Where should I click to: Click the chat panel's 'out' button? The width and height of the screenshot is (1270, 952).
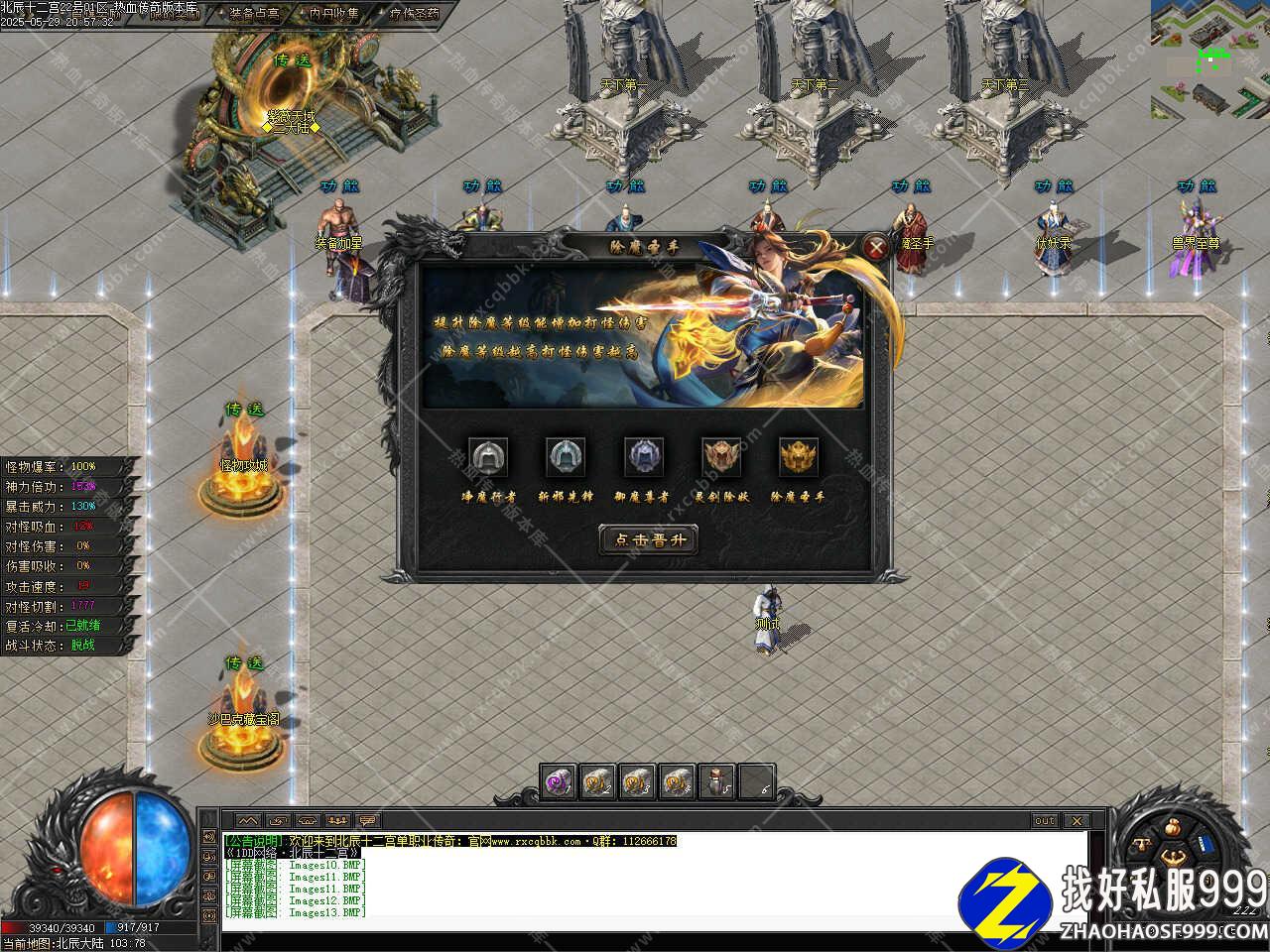click(x=1045, y=821)
